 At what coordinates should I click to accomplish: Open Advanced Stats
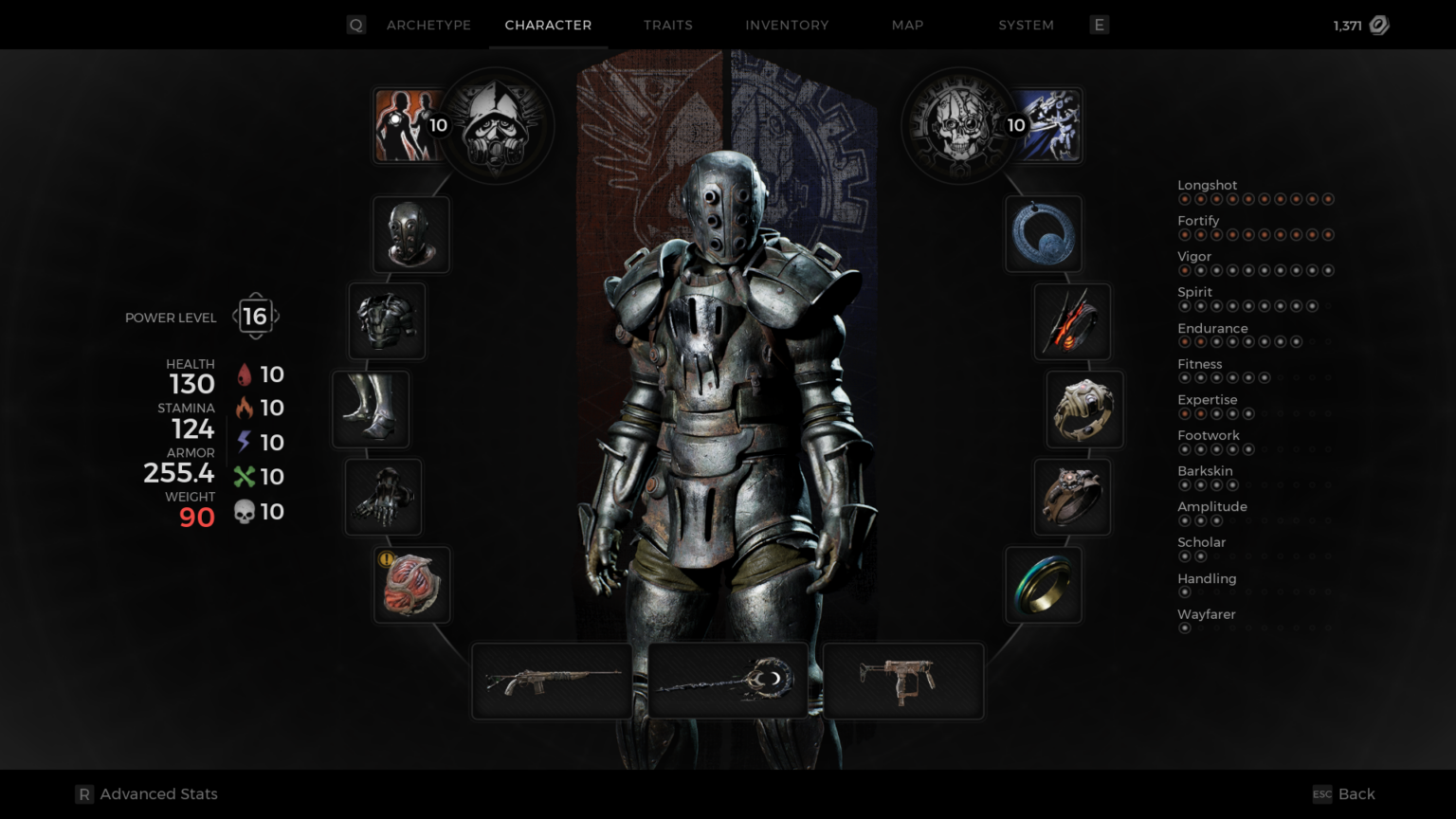tap(147, 793)
